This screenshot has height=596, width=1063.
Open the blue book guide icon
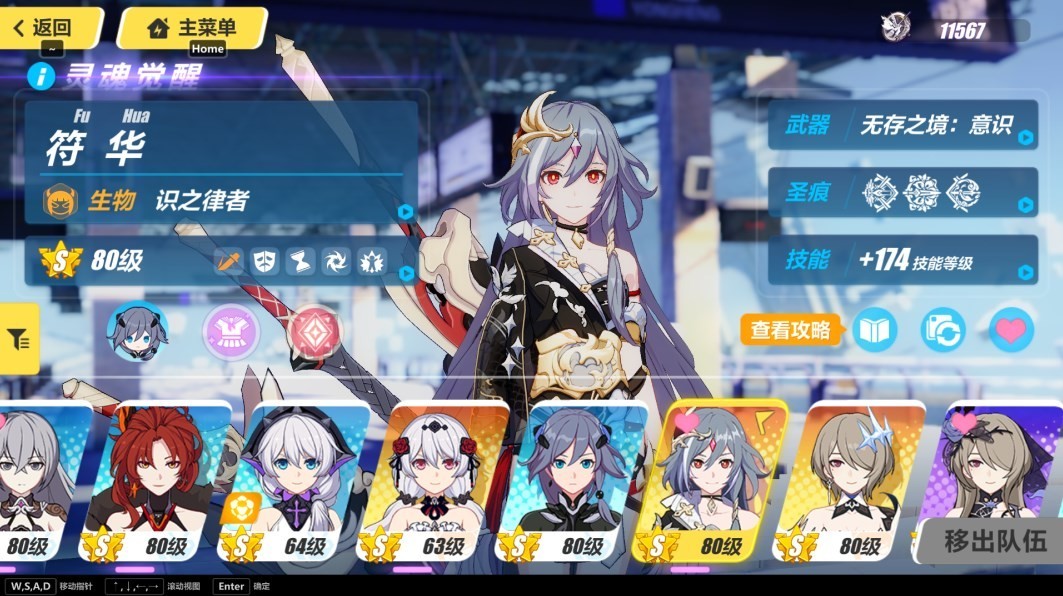pyautogui.click(x=874, y=330)
